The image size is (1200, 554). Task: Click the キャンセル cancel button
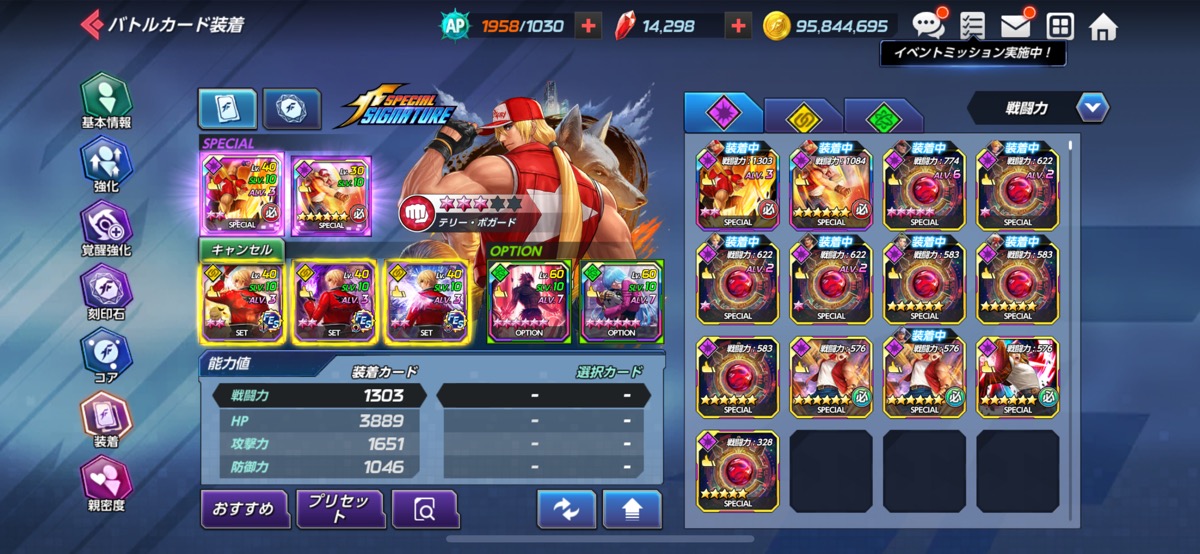[241, 249]
